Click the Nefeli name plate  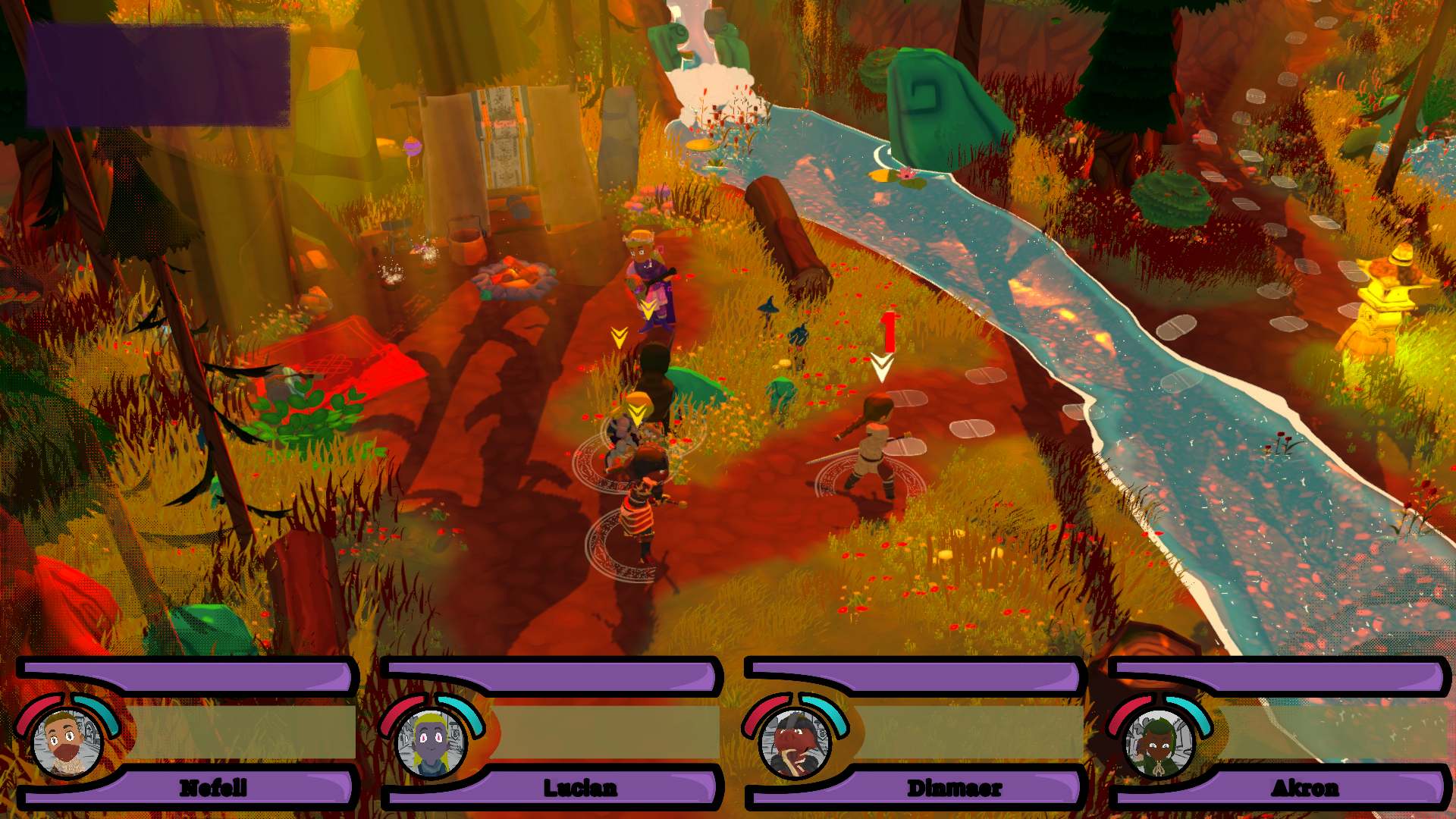point(214,788)
